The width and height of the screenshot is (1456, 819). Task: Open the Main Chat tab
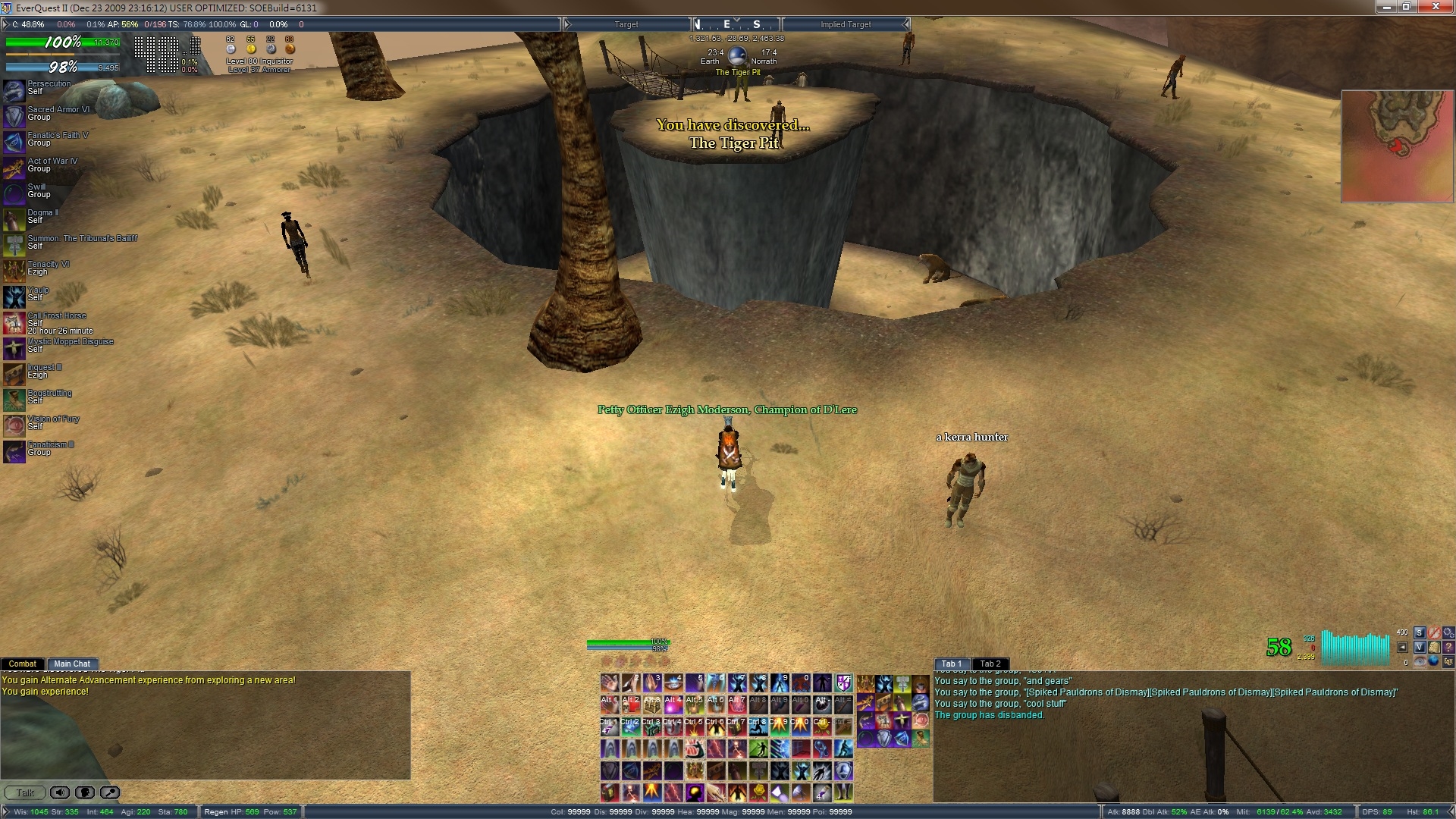tap(72, 664)
